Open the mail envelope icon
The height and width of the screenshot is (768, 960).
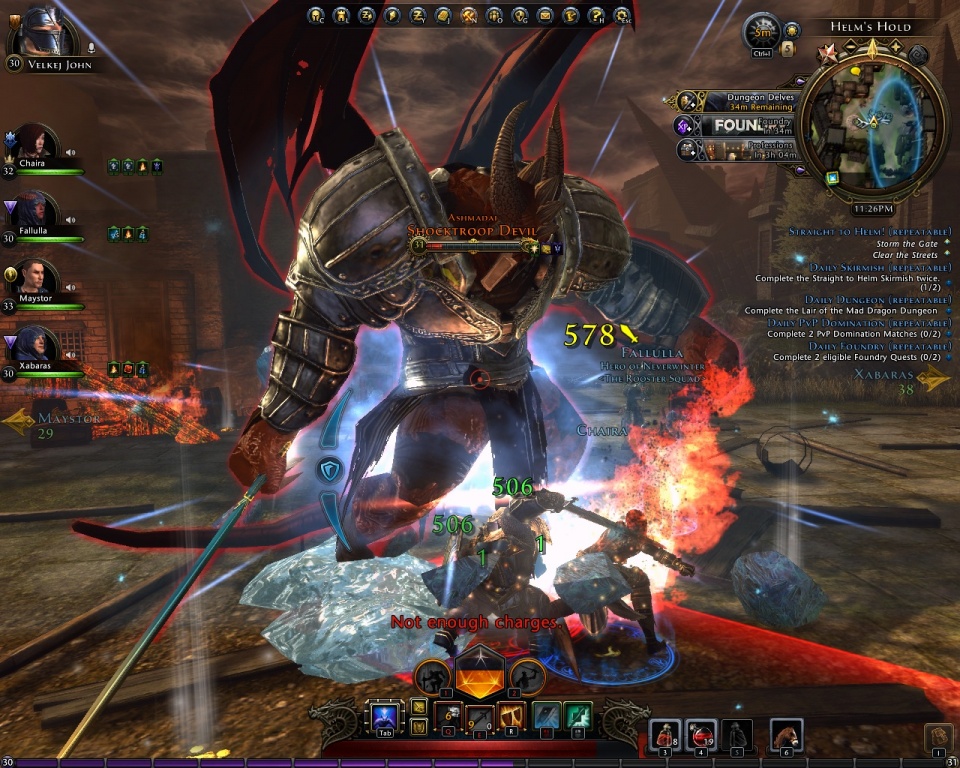[x=545, y=15]
